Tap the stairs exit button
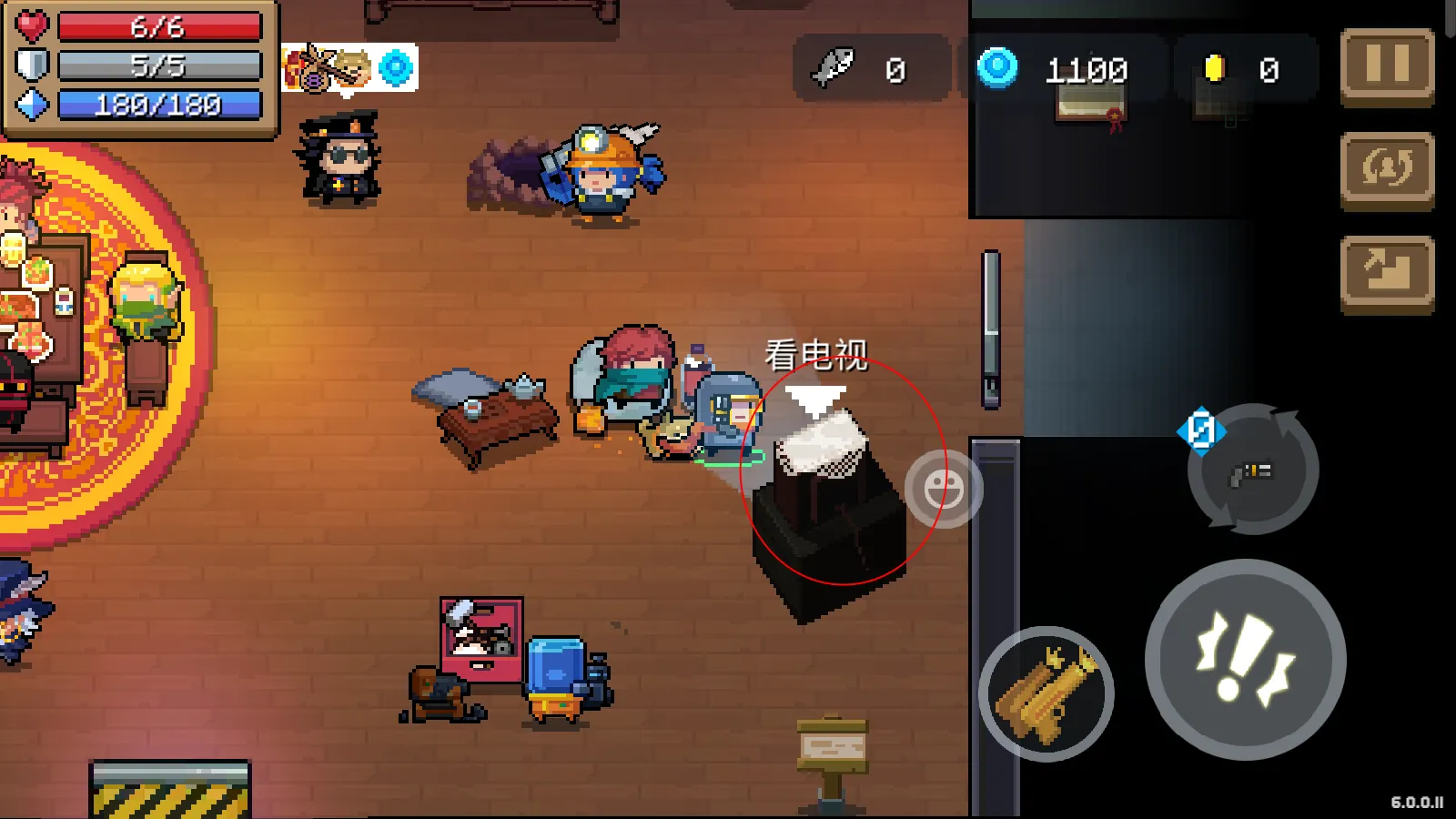The image size is (1456, 819). click(1387, 273)
